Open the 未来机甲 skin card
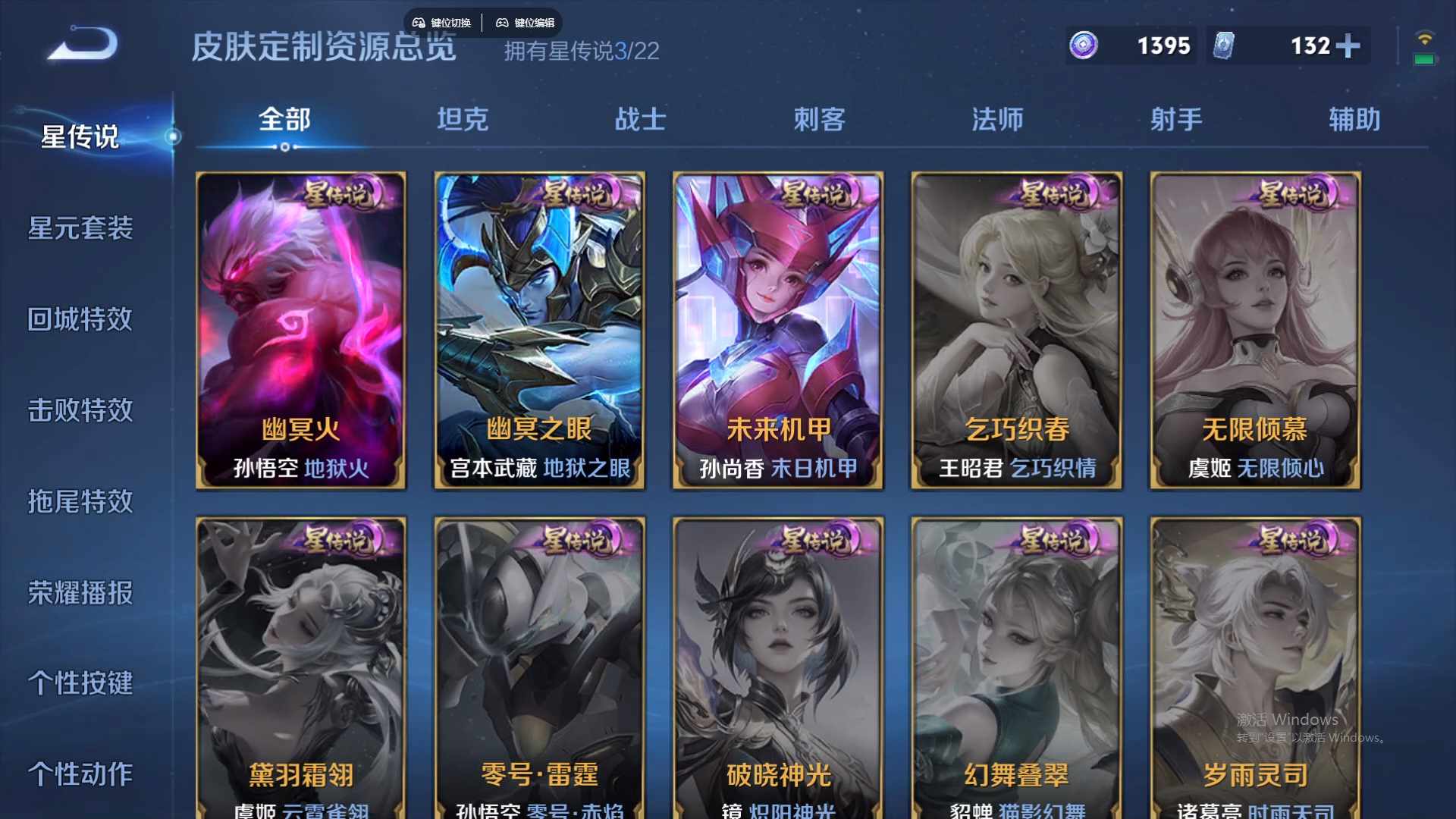The image size is (1456, 819). coord(778,330)
